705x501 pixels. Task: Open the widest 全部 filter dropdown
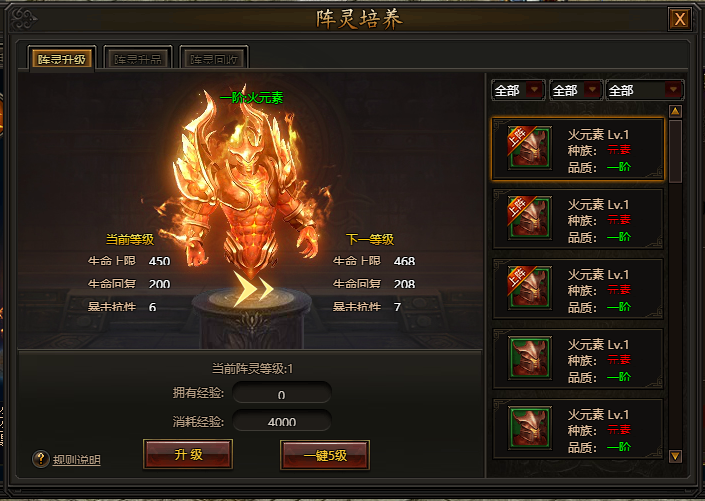pos(645,90)
